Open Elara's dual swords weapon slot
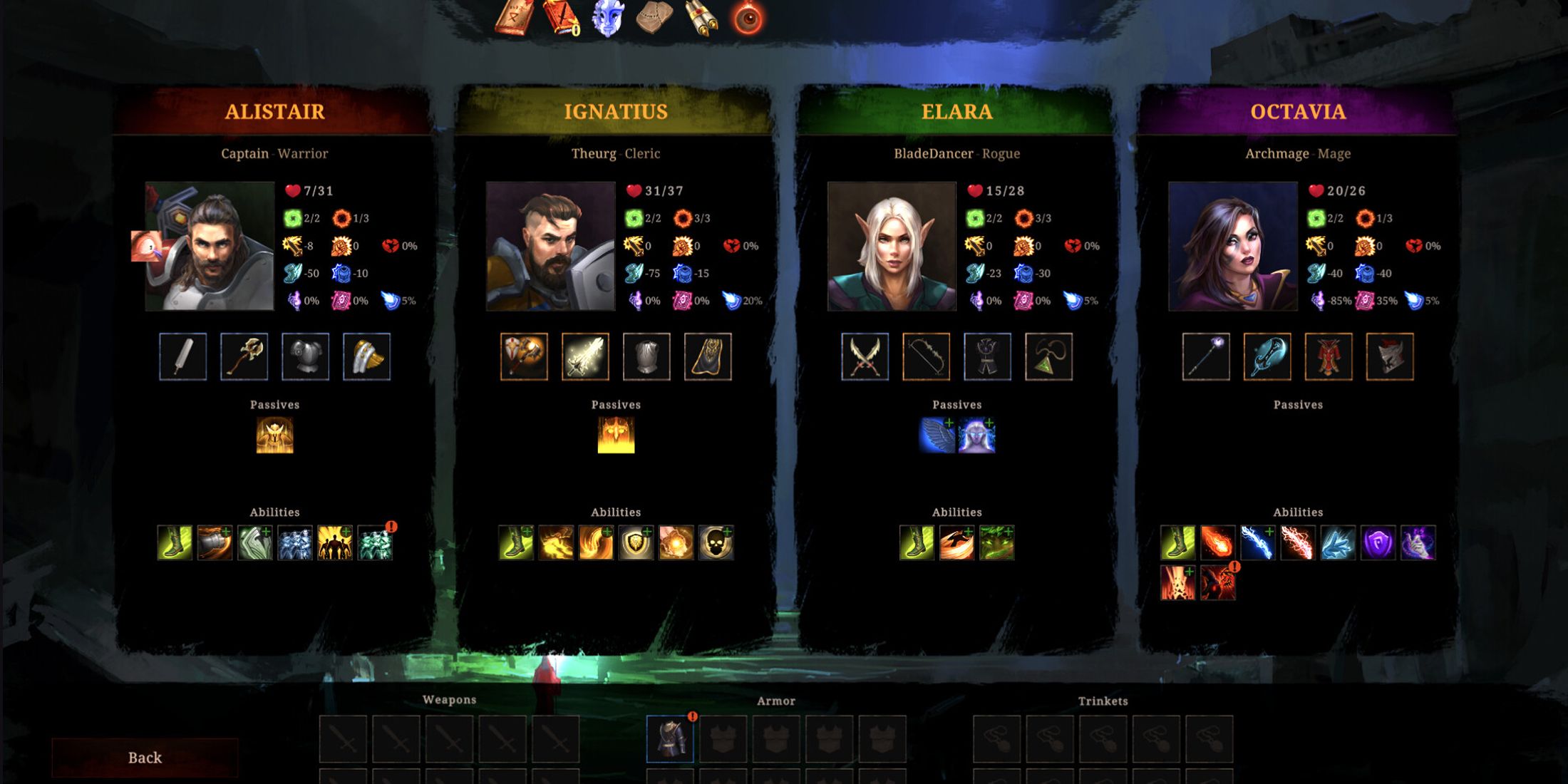 tap(865, 358)
